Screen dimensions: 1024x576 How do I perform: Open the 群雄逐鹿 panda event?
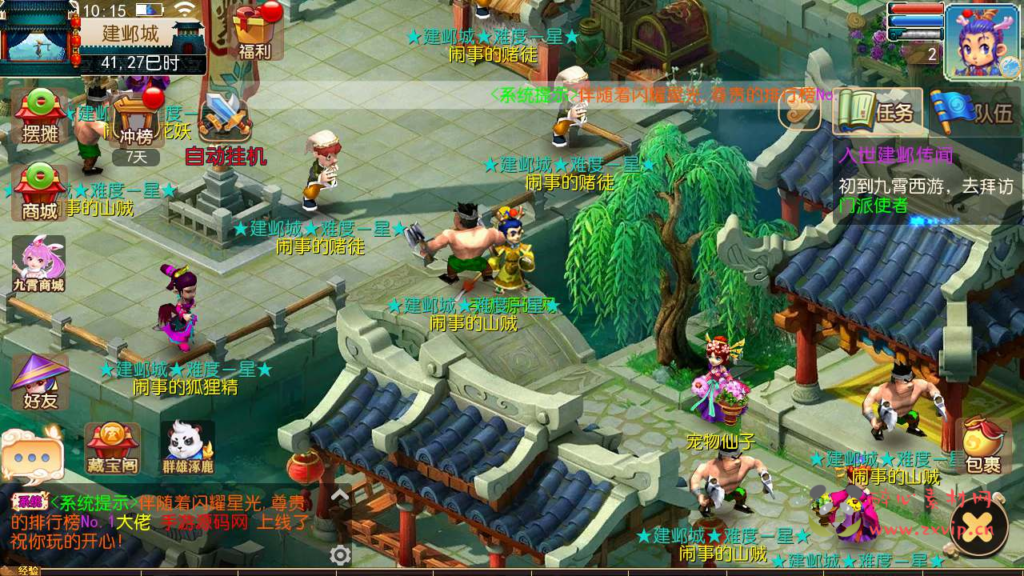[188, 448]
